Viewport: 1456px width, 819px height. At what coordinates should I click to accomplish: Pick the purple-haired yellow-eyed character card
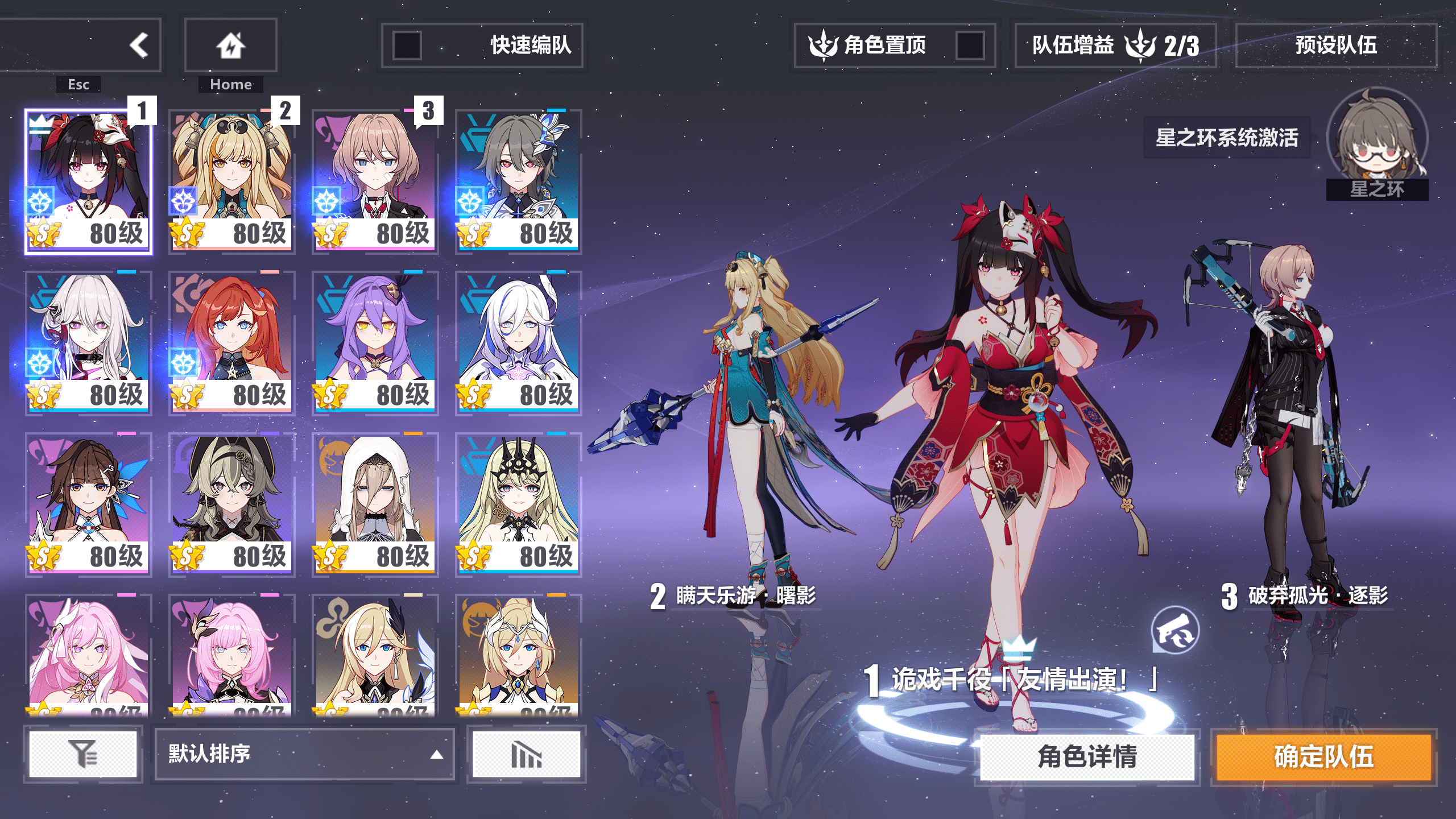[375, 342]
